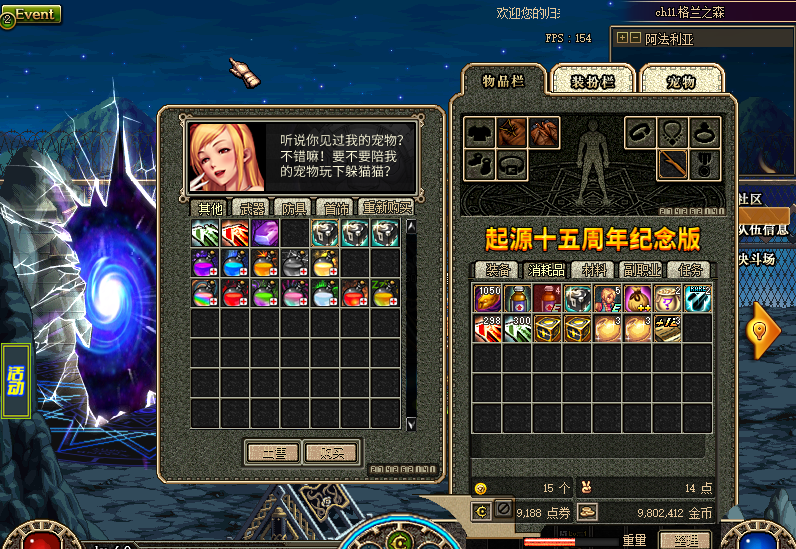Show the 任务 quest items category
This screenshot has height=549, width=796.
(688, 270)
